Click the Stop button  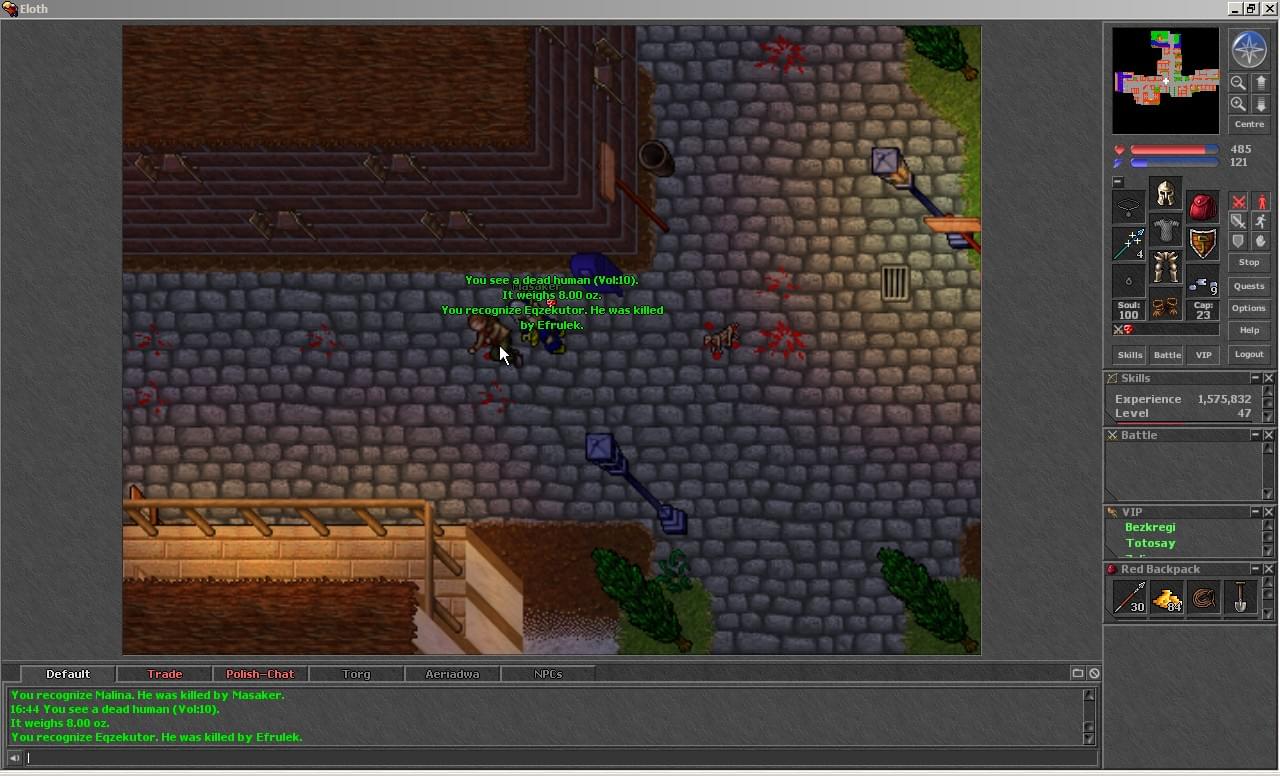(1249, 262)
